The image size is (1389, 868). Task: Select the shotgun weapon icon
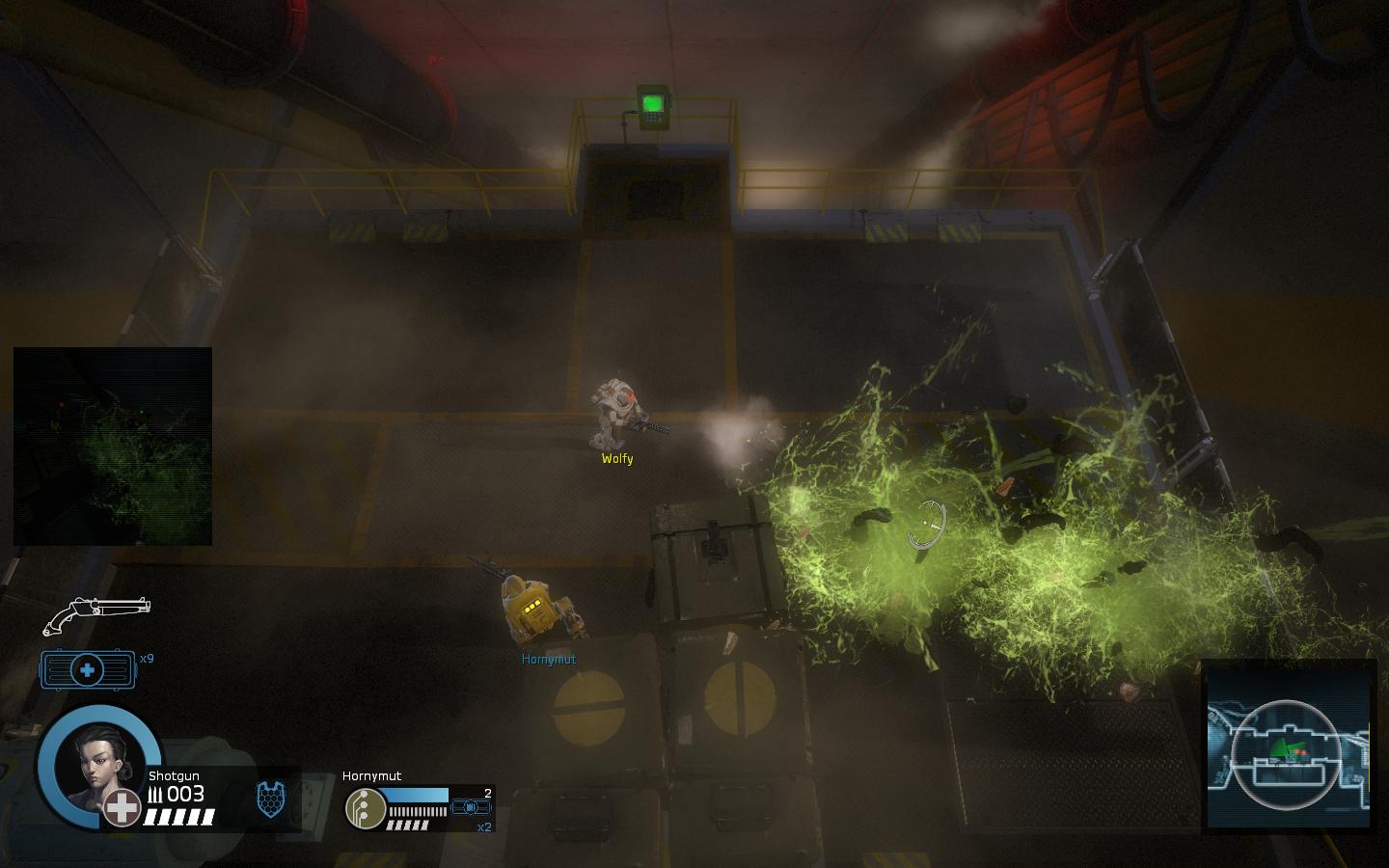pos(96,614)
